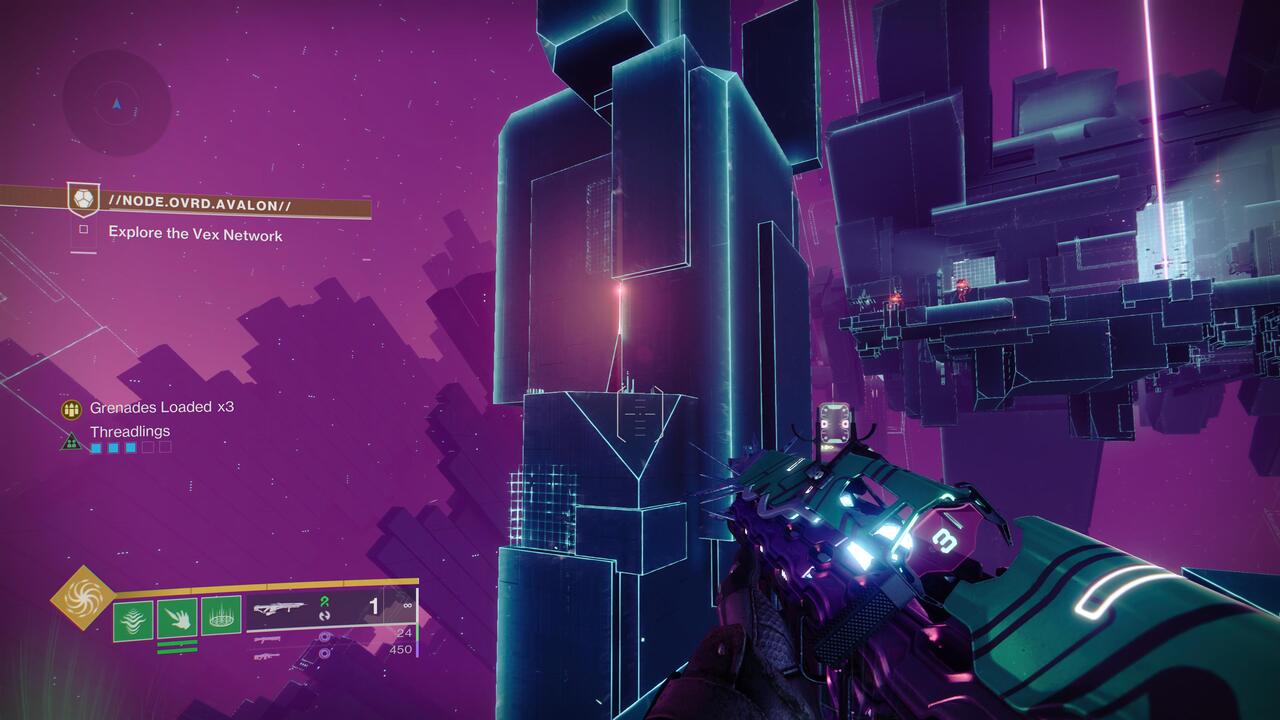
Task: Toggle the first Threadling charge pip
Action: coord(96,447)
